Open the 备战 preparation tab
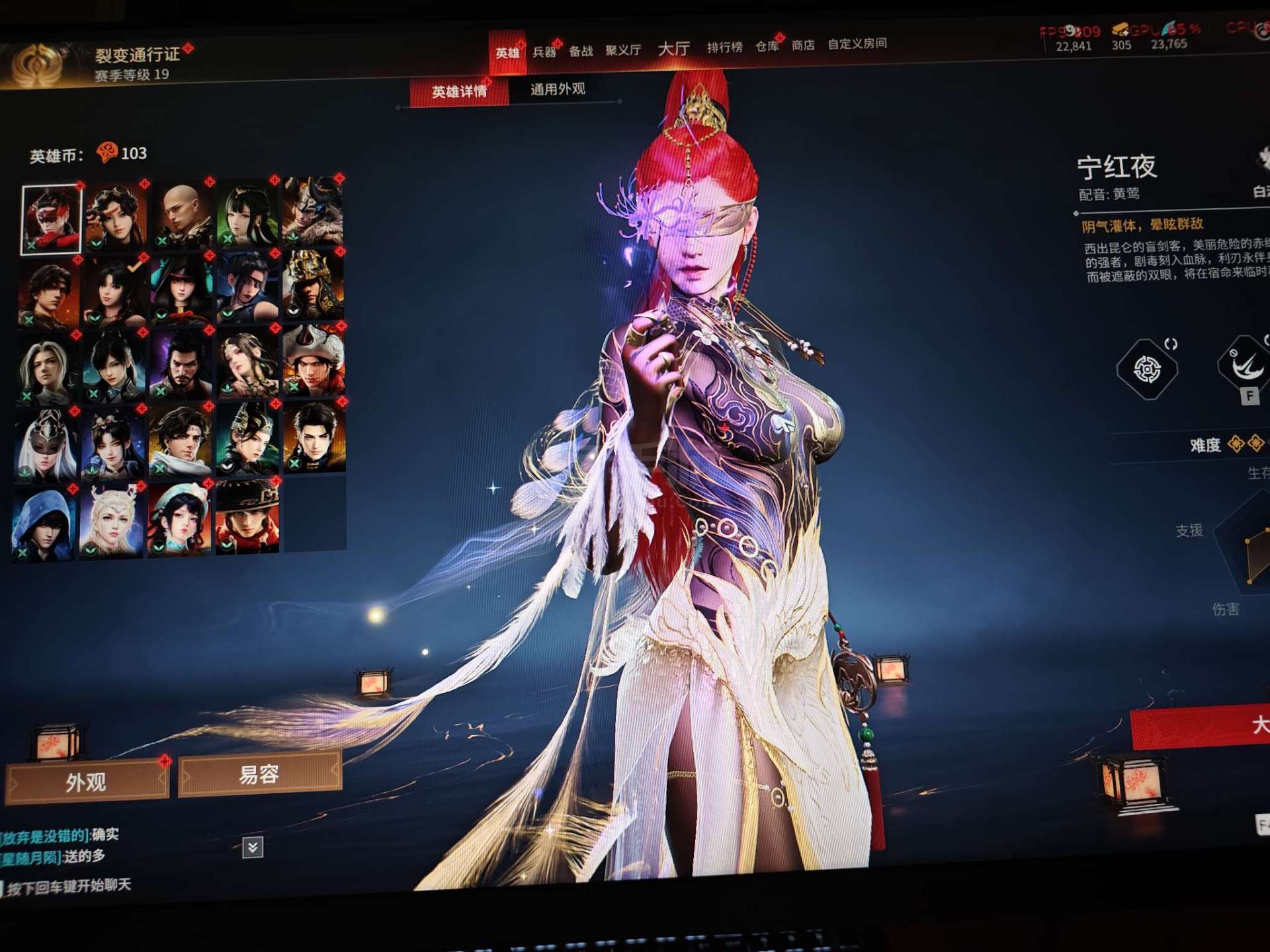The width and height of the screenshot is (1270, 952). click(x=581, y=51)
